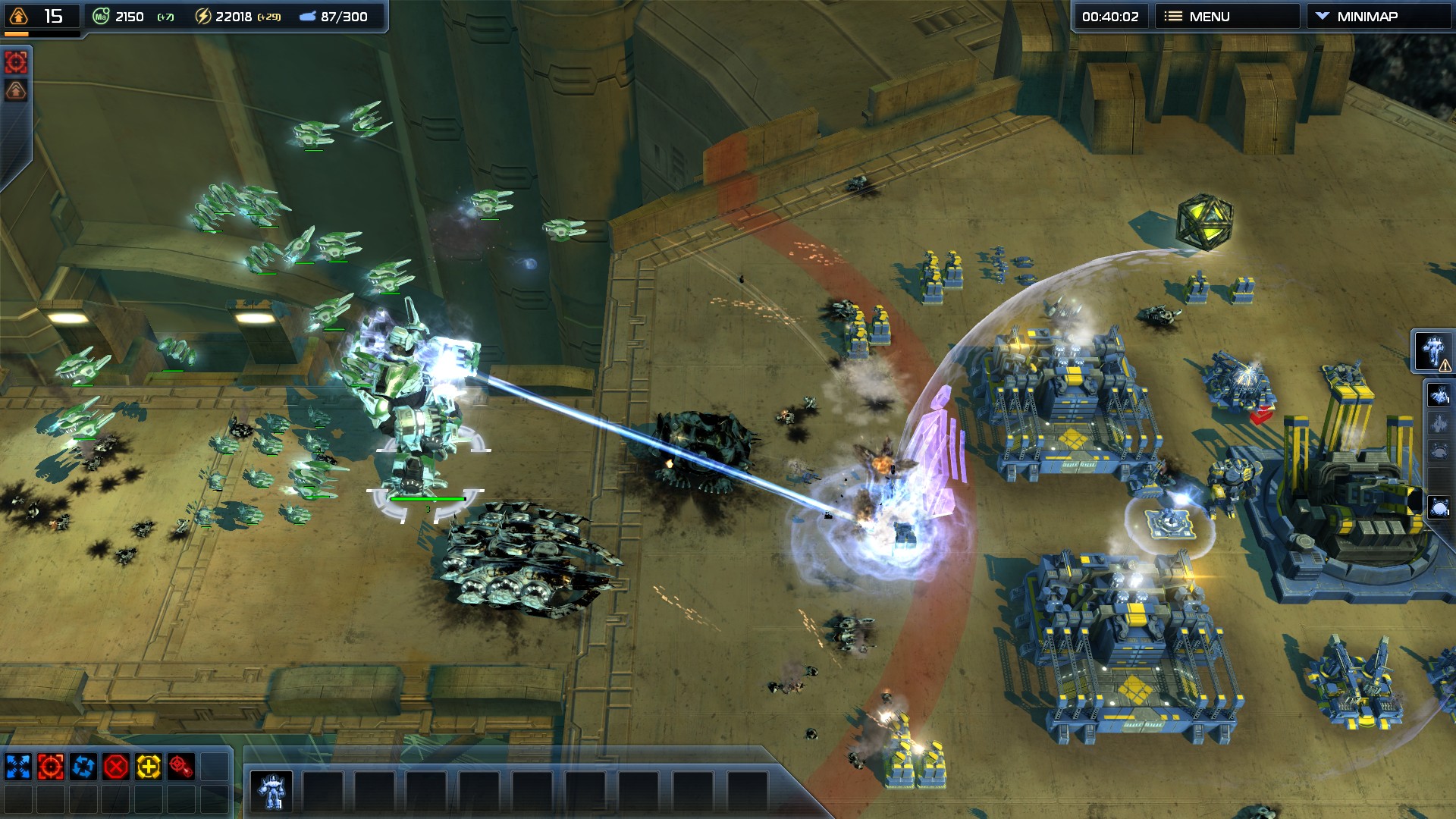Pick the top unit icon in the right-side list

point(1439,395)
